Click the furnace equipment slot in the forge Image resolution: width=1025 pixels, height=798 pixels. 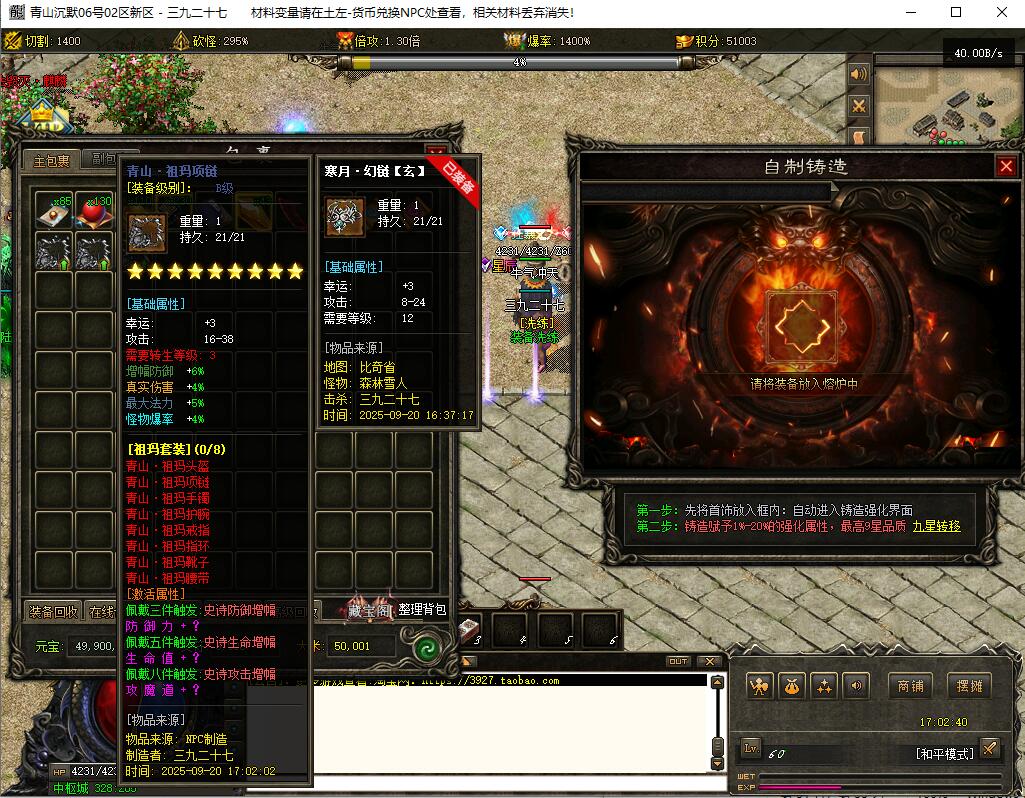[798, 329]
